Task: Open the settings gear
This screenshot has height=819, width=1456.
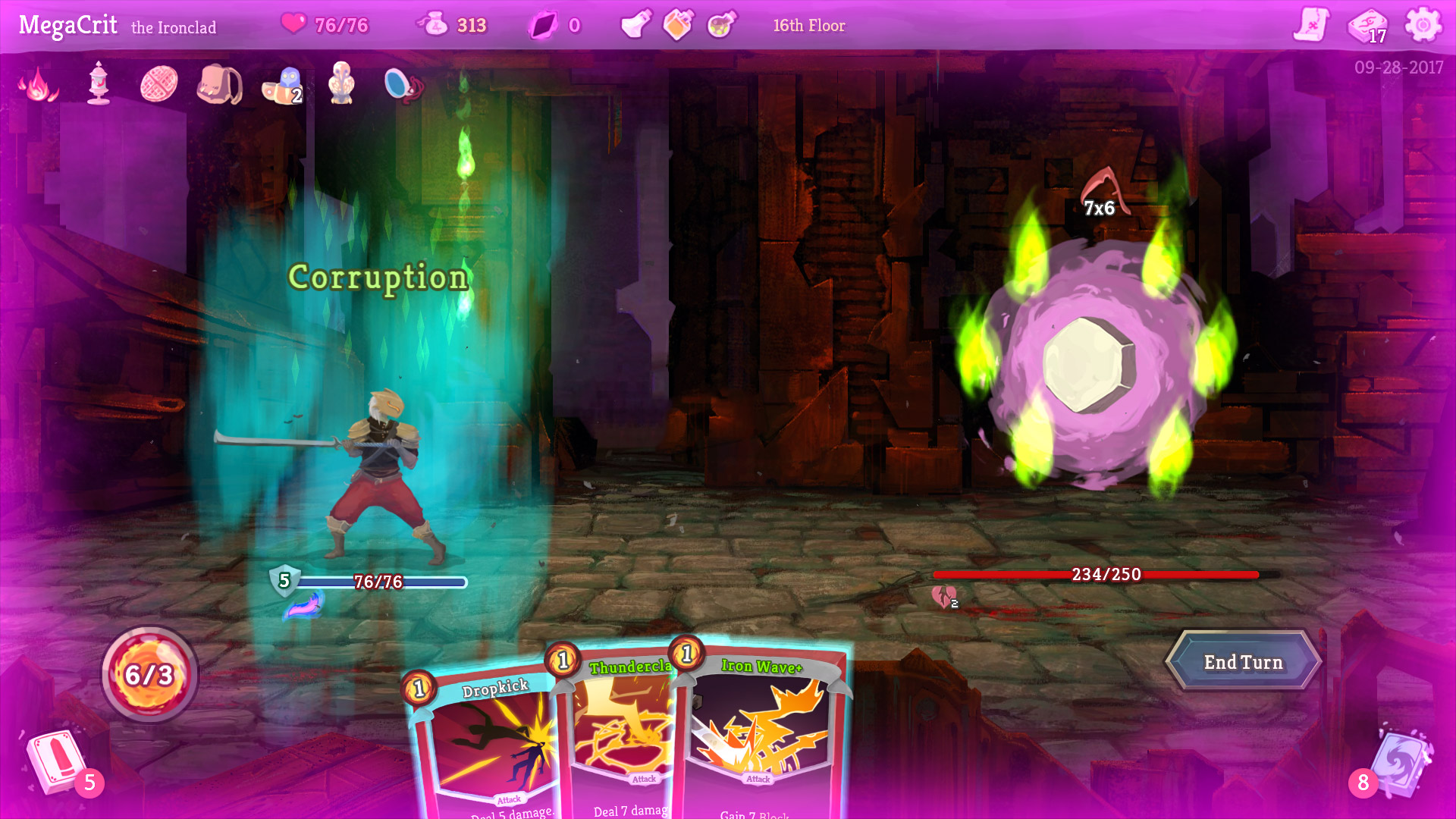Action: coord(1423,25)
